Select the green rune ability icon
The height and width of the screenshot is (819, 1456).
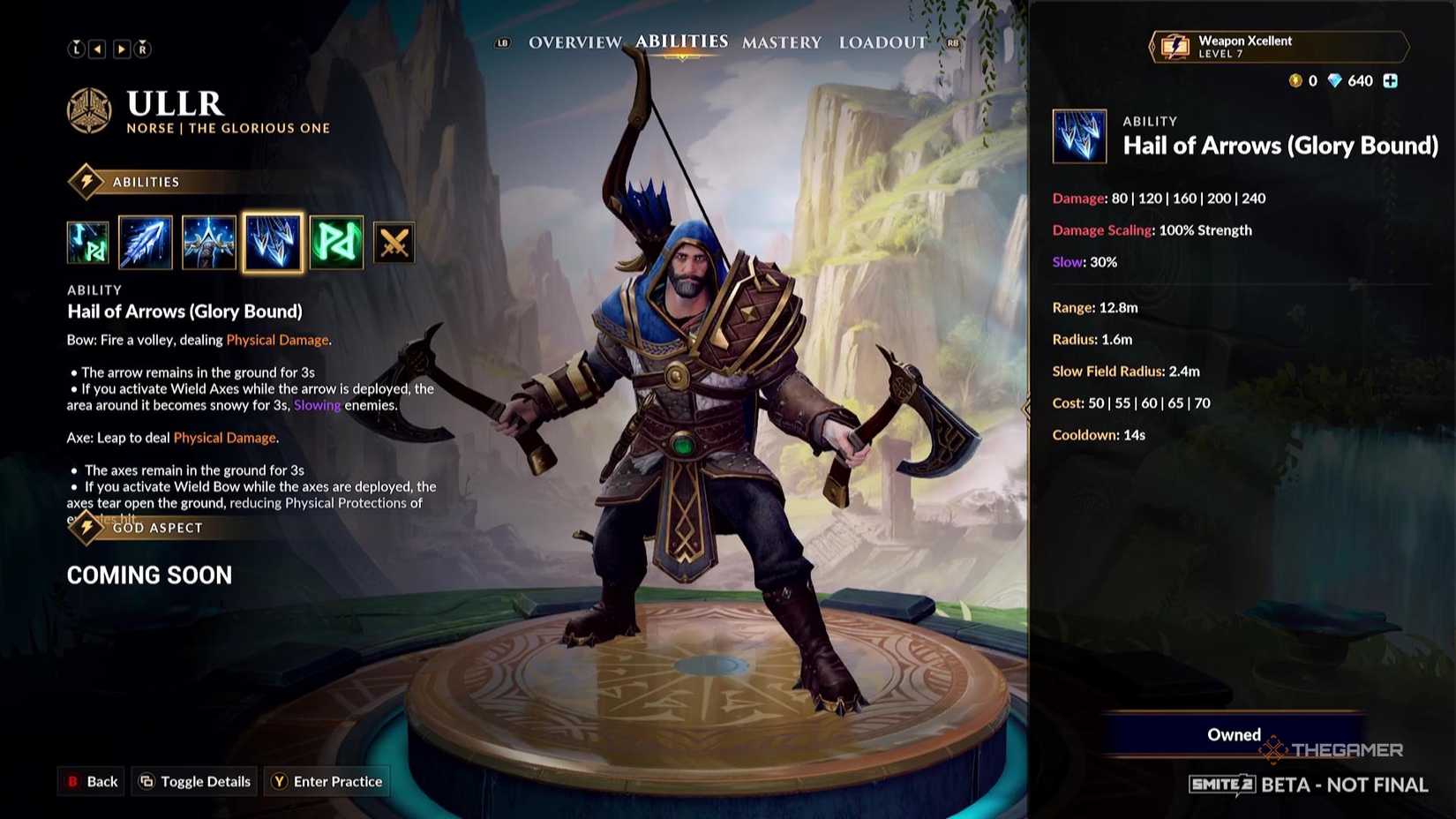coord(336,243)
